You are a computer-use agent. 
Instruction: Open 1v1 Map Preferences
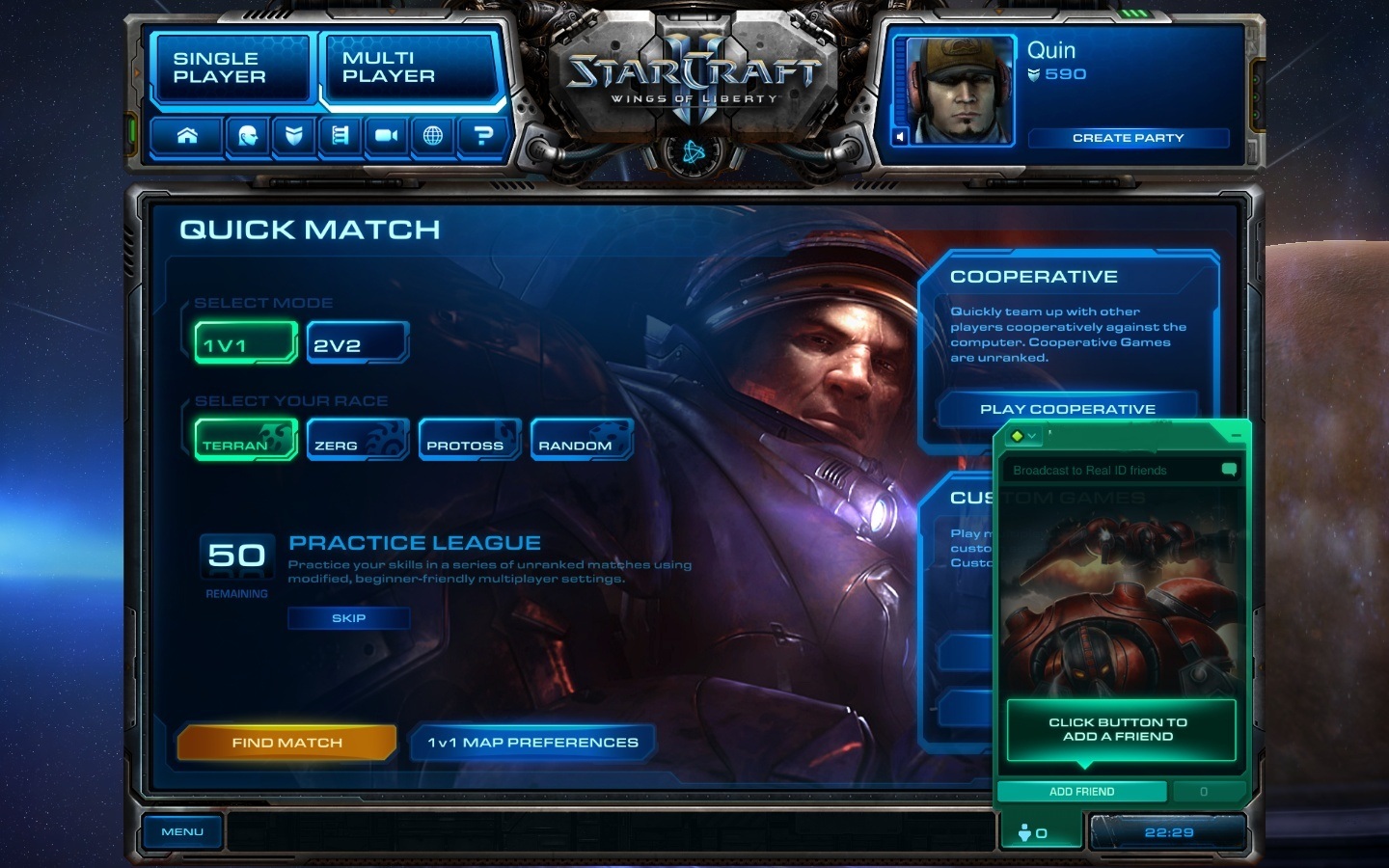tap(532, 743)
